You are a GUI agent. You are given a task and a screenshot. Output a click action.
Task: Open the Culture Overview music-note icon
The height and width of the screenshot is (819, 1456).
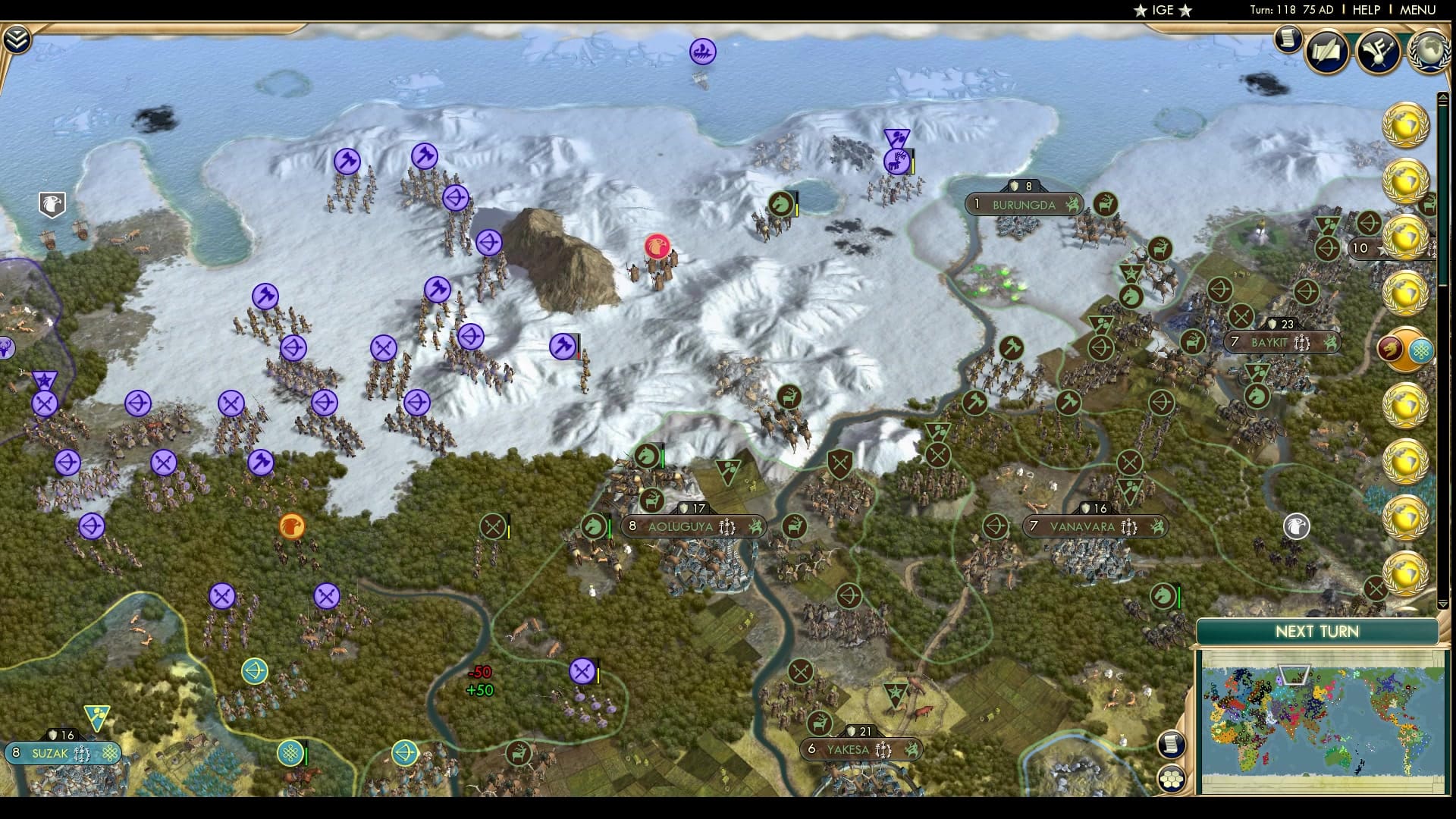tap(1380, 49)
